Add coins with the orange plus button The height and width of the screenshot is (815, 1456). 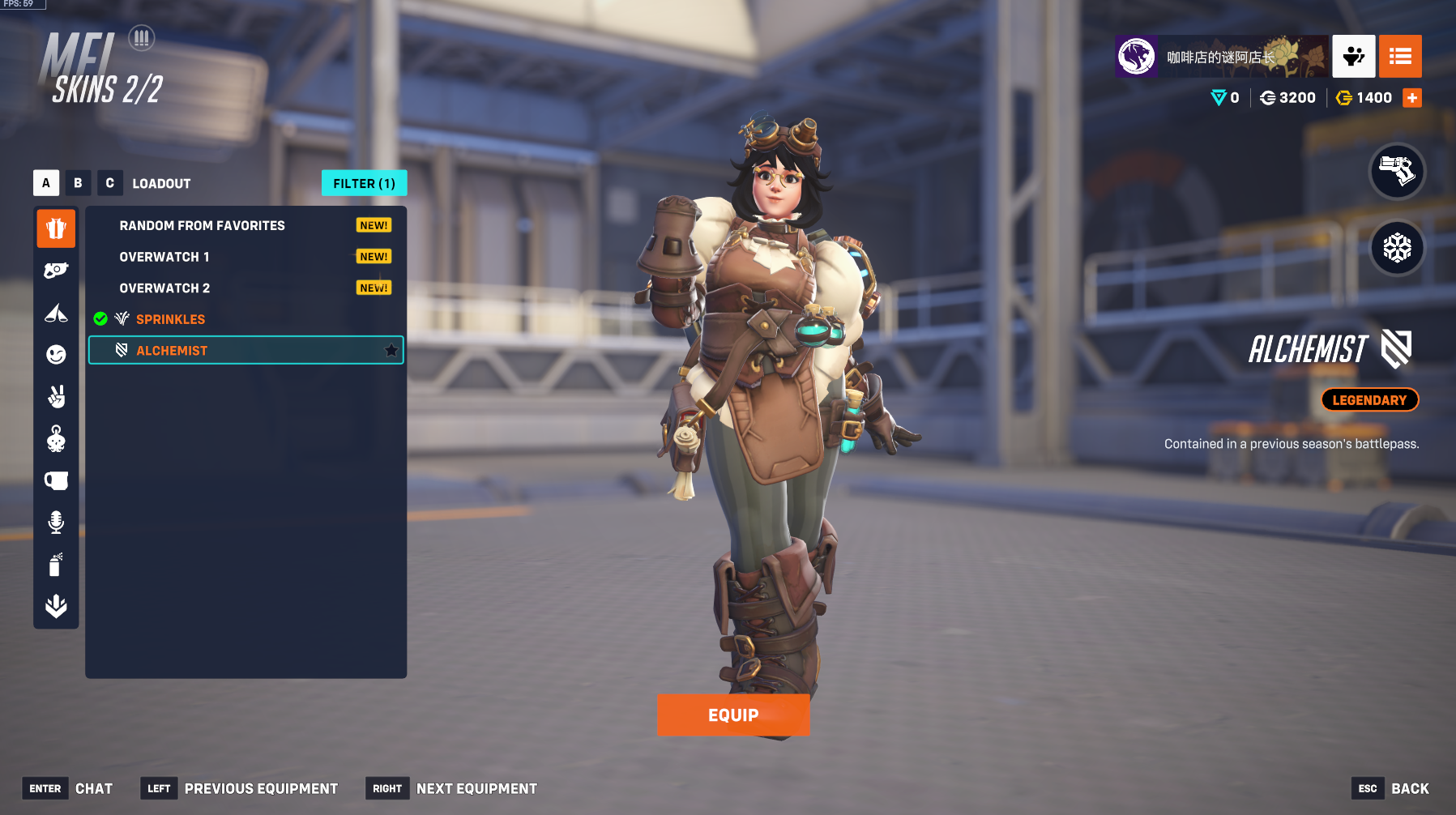point(1412,98)
